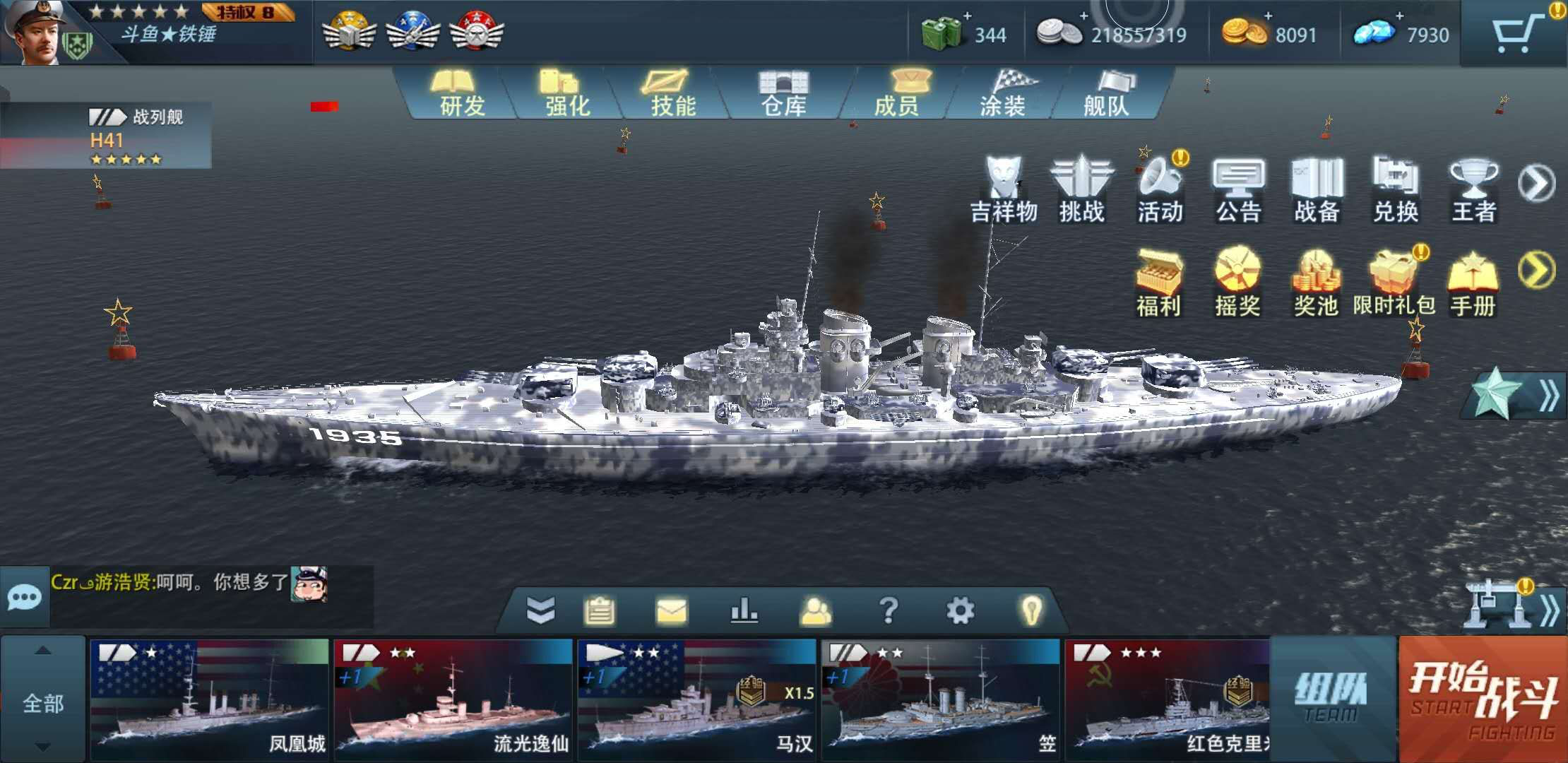Go to the 仓库 warehouse tab
Image resolution: width=1568 pixels, height=763 pixels.
[783, 94]
